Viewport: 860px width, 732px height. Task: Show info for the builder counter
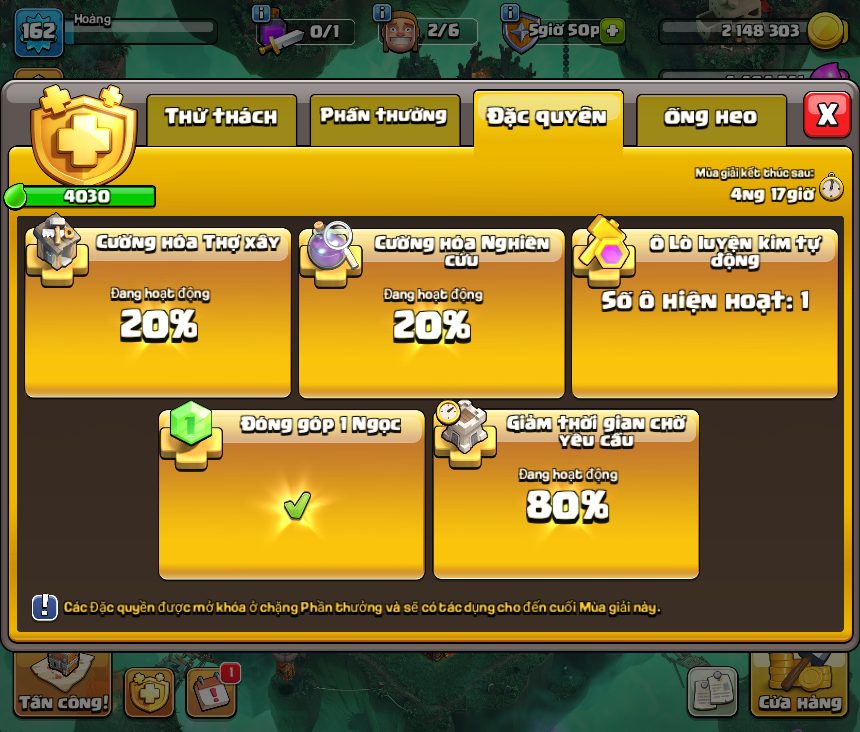click(381, 14)
